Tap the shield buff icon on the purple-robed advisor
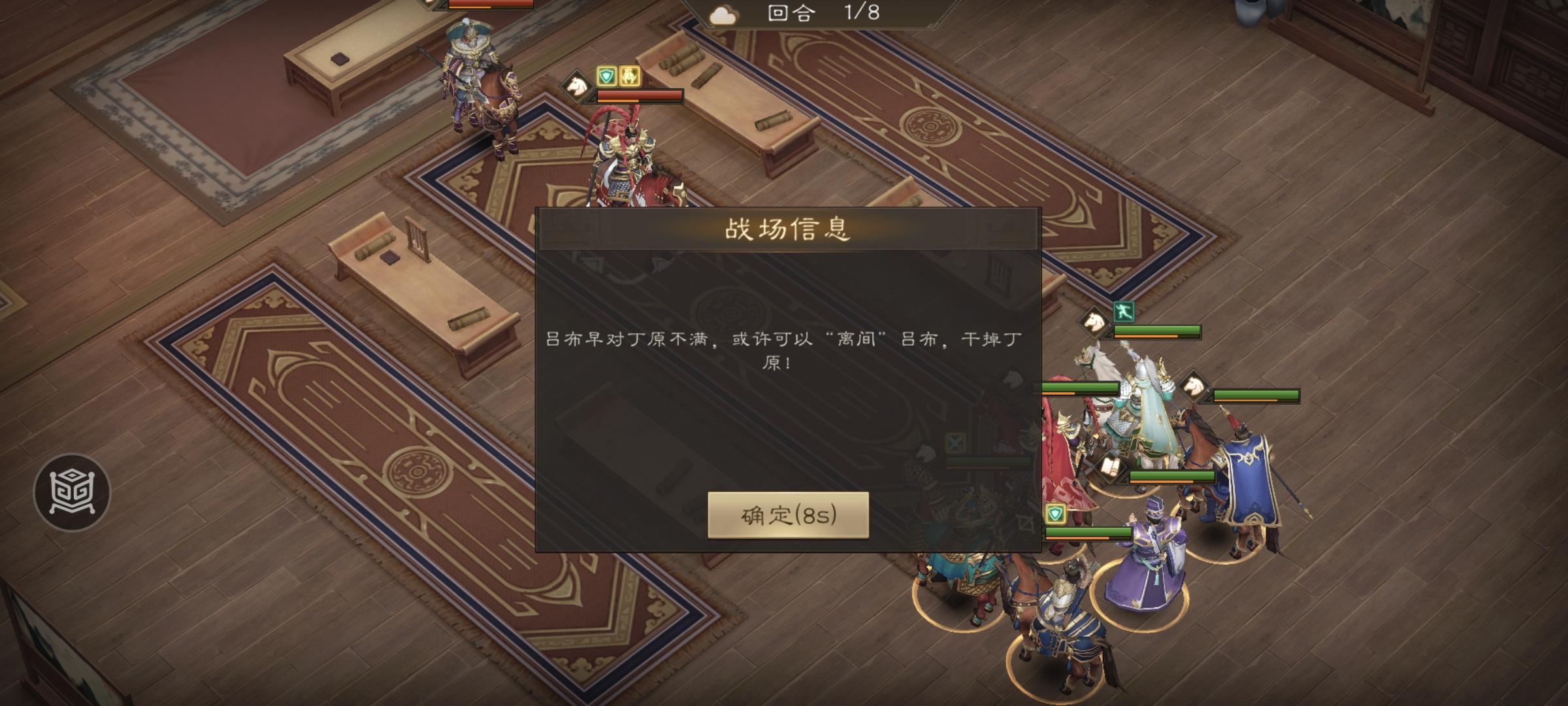This screenshot has width=1568, height=706. pos(1056,513)
